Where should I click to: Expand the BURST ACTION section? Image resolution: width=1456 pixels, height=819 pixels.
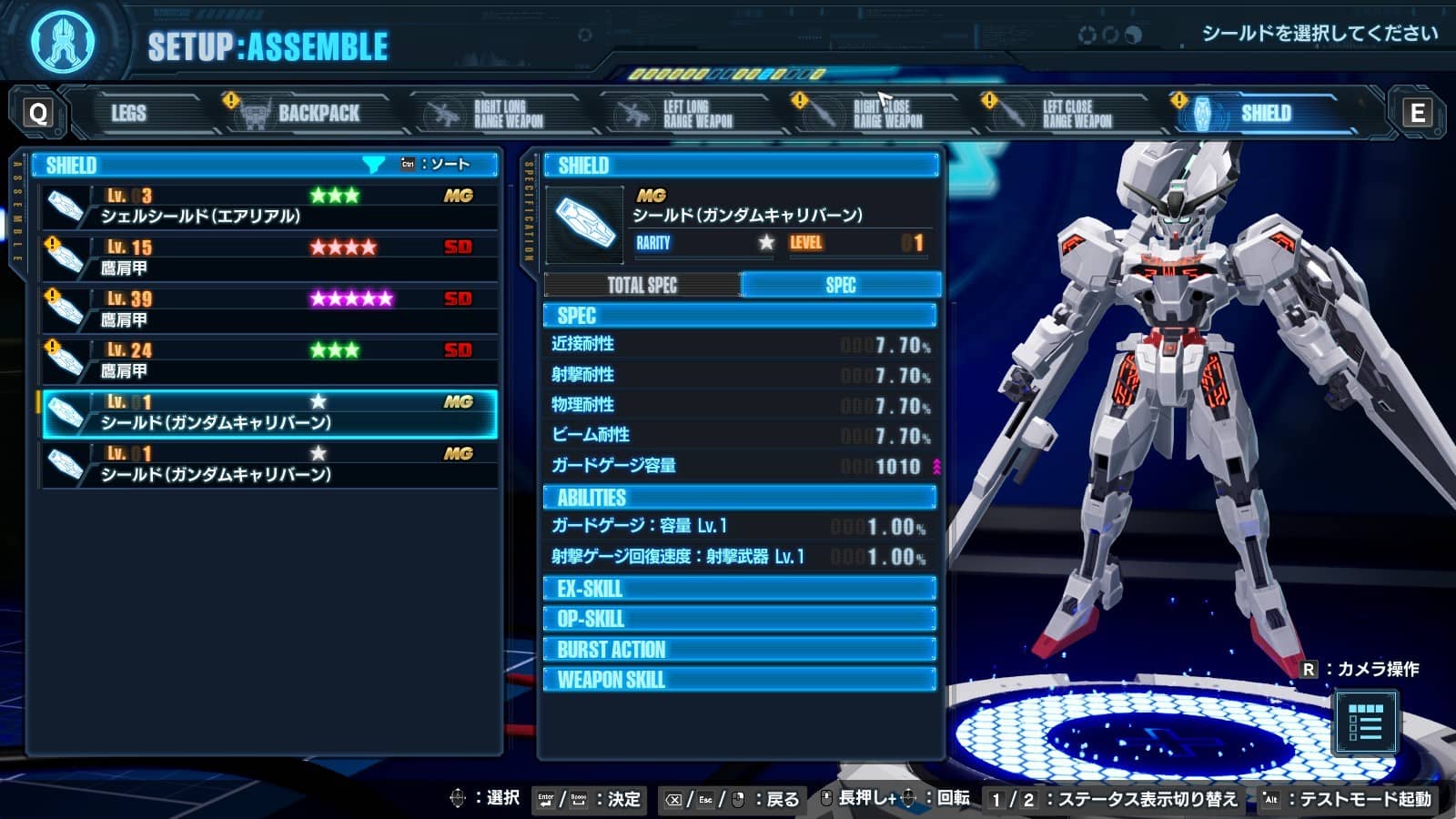click(x=739, y=649)
